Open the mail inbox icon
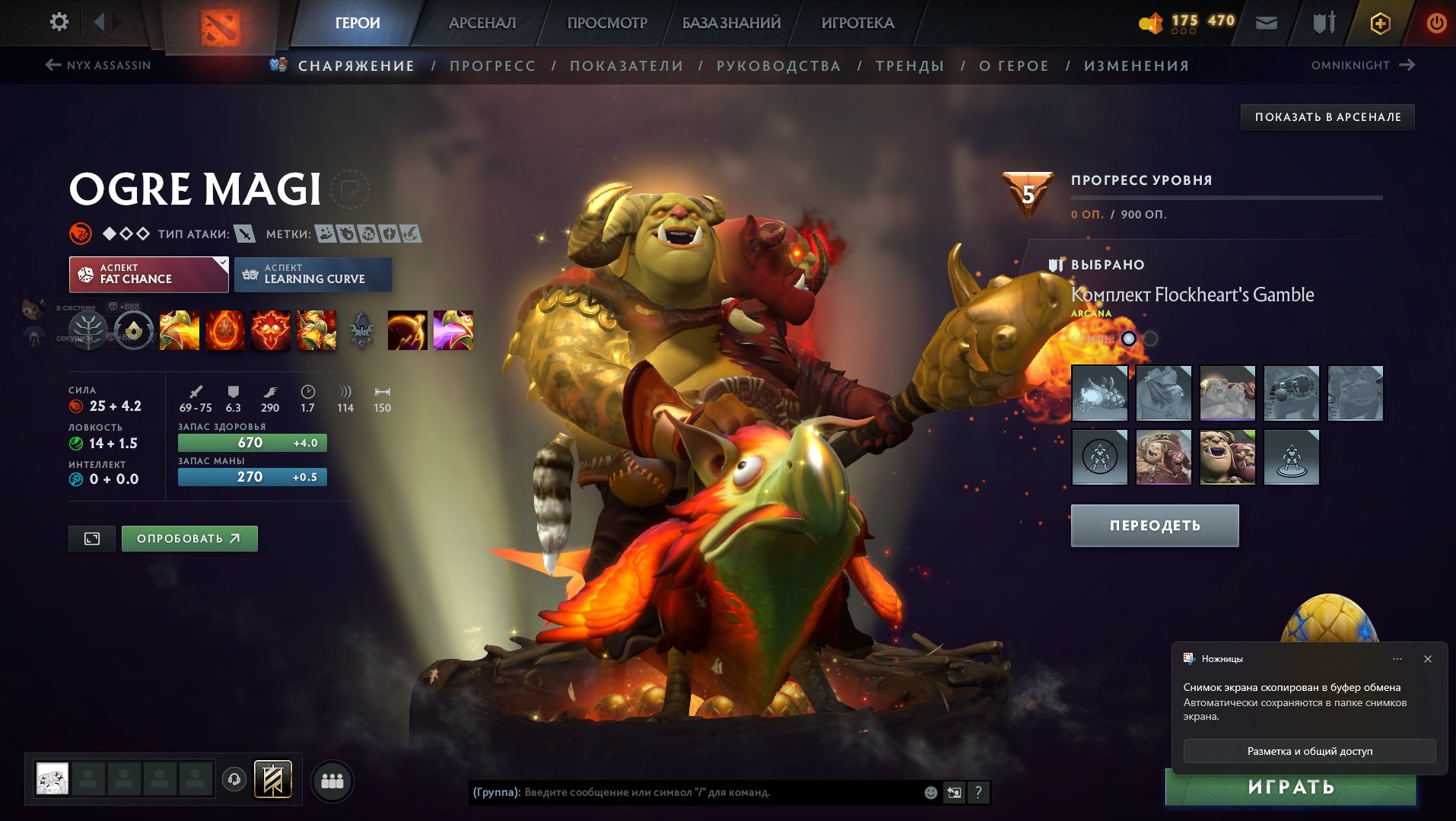 (1267, 23)
